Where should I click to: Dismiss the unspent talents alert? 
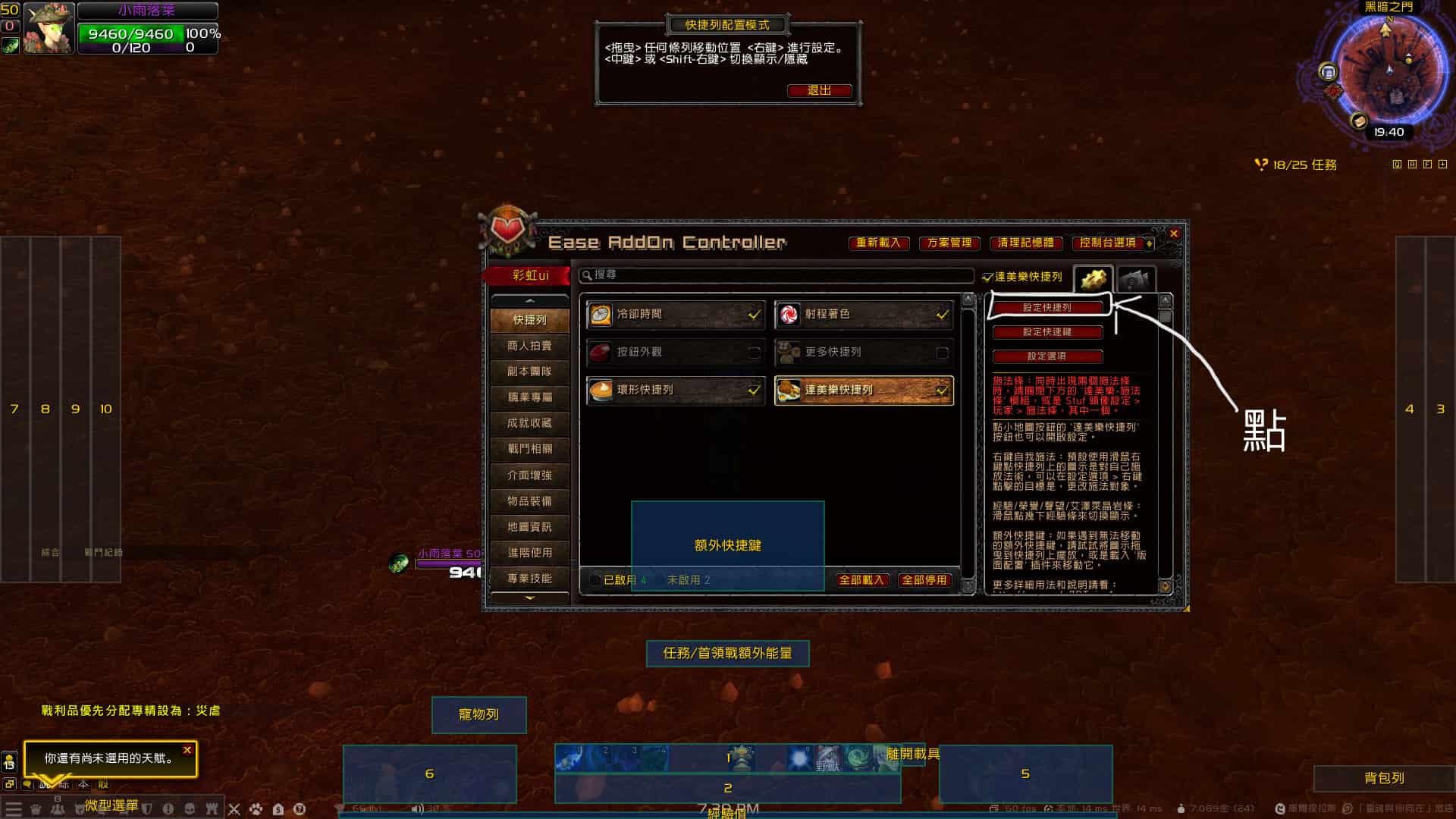[x=187, y=750]
